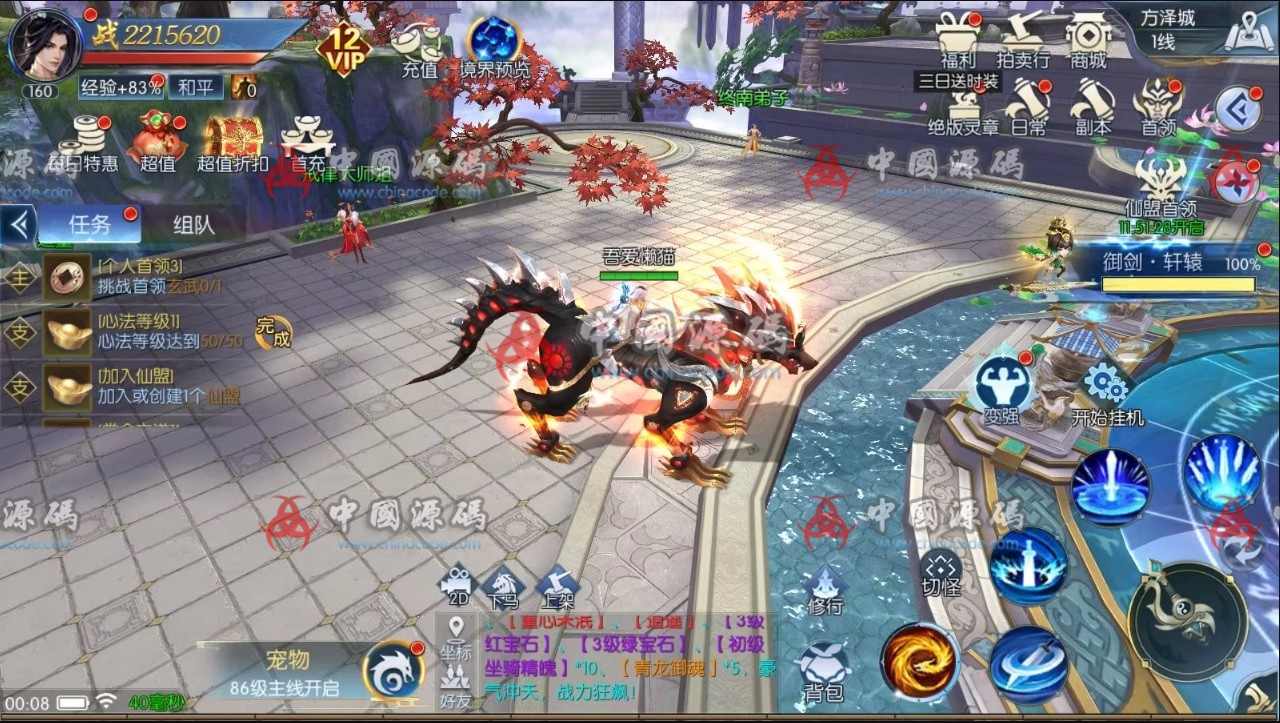
Task: Open the 充值 recharge icon
Action: (419, 48)
